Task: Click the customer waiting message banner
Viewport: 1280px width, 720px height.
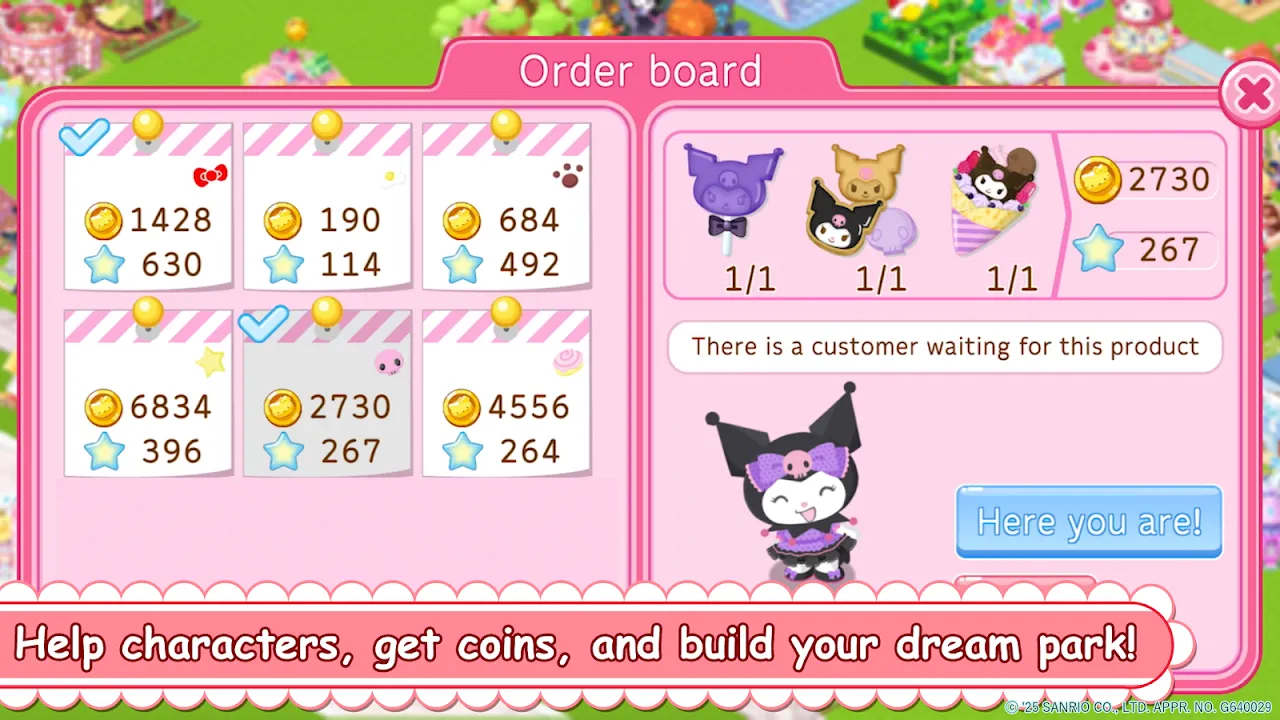Action: coord(944,346)
